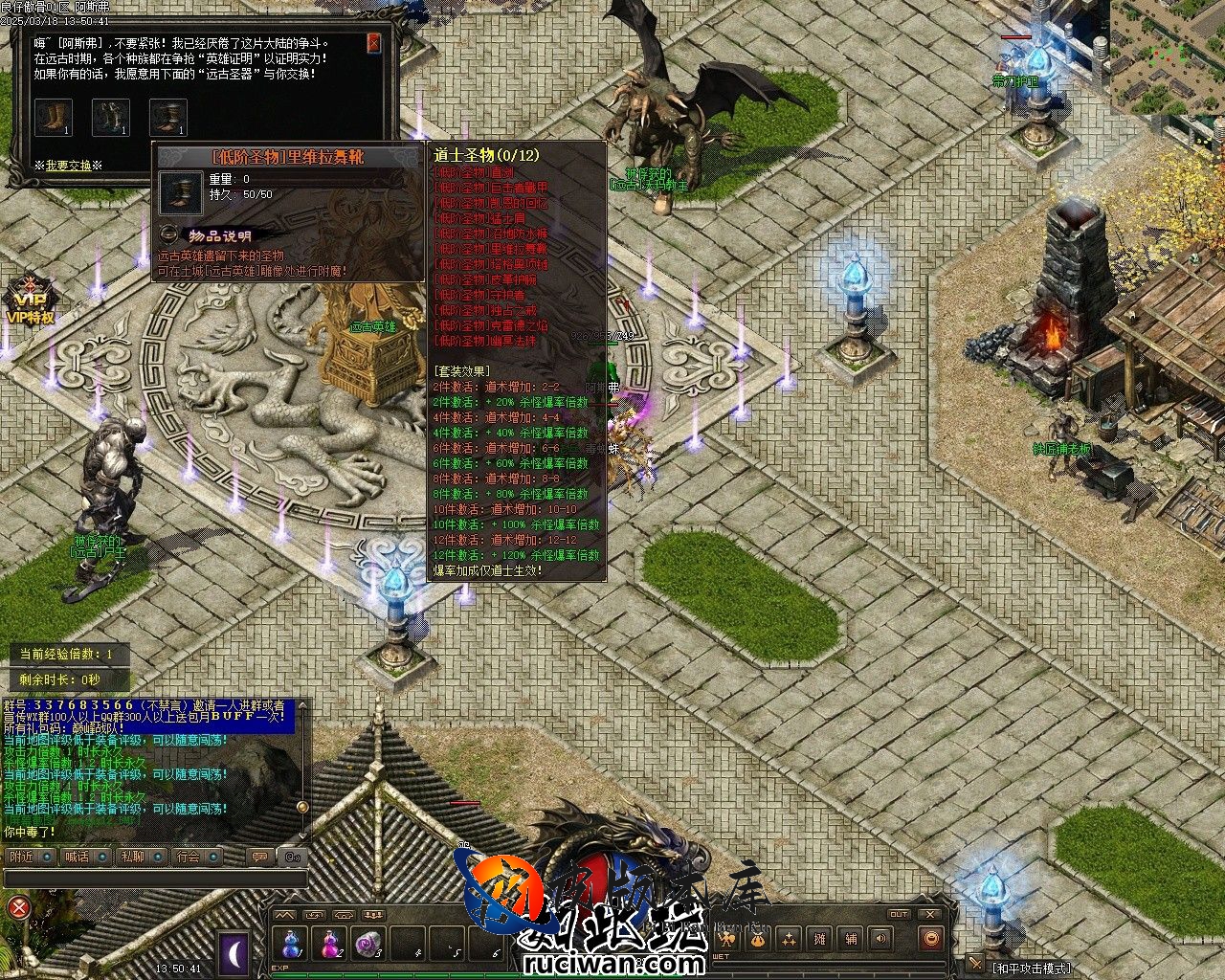Use the pink gourd potion in slot 2
The height and width of the screenshot is (980, 1225).
[x=330, y=945]
